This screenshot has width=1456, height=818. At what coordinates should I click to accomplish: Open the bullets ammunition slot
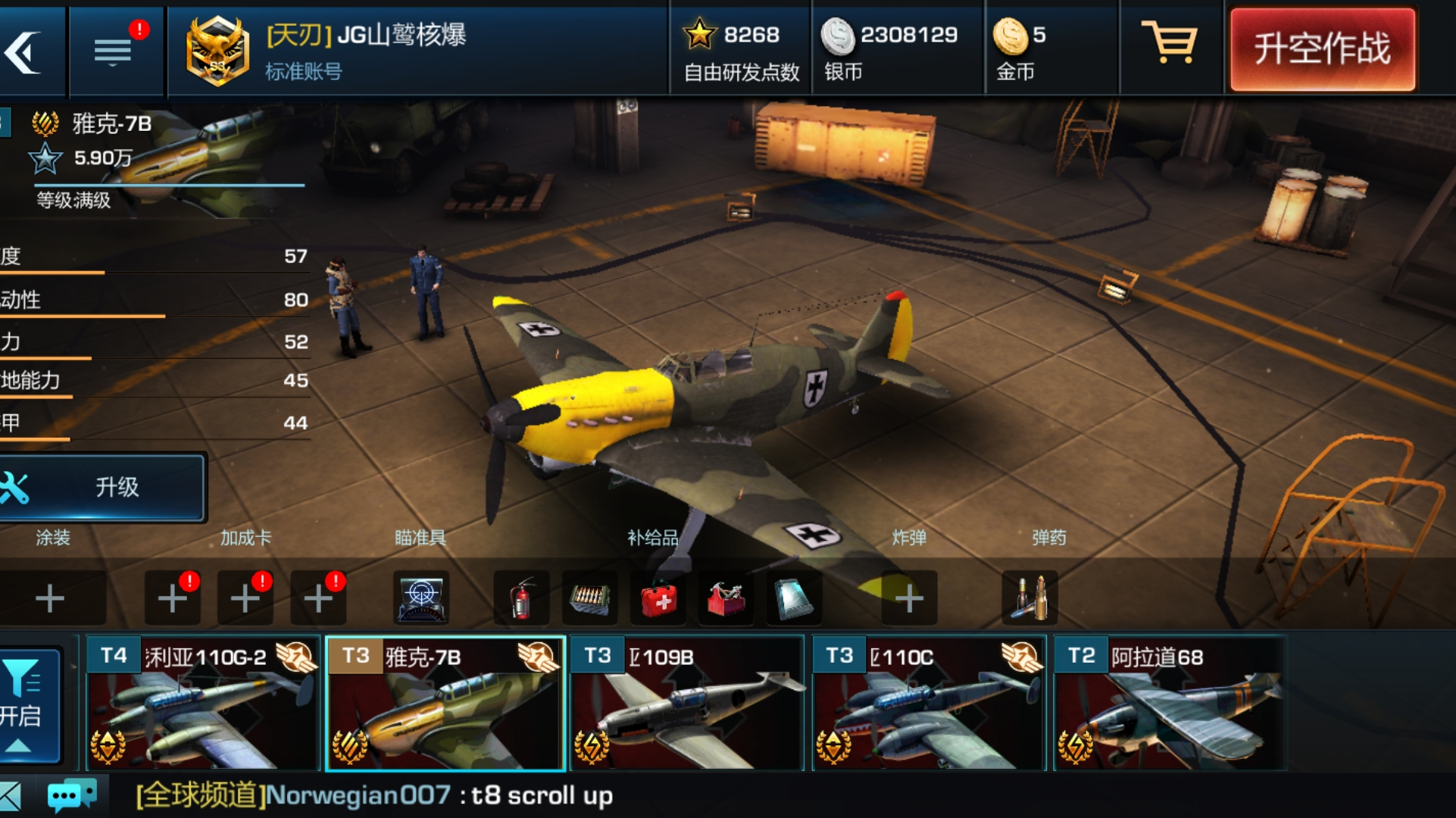point(1030,599)
